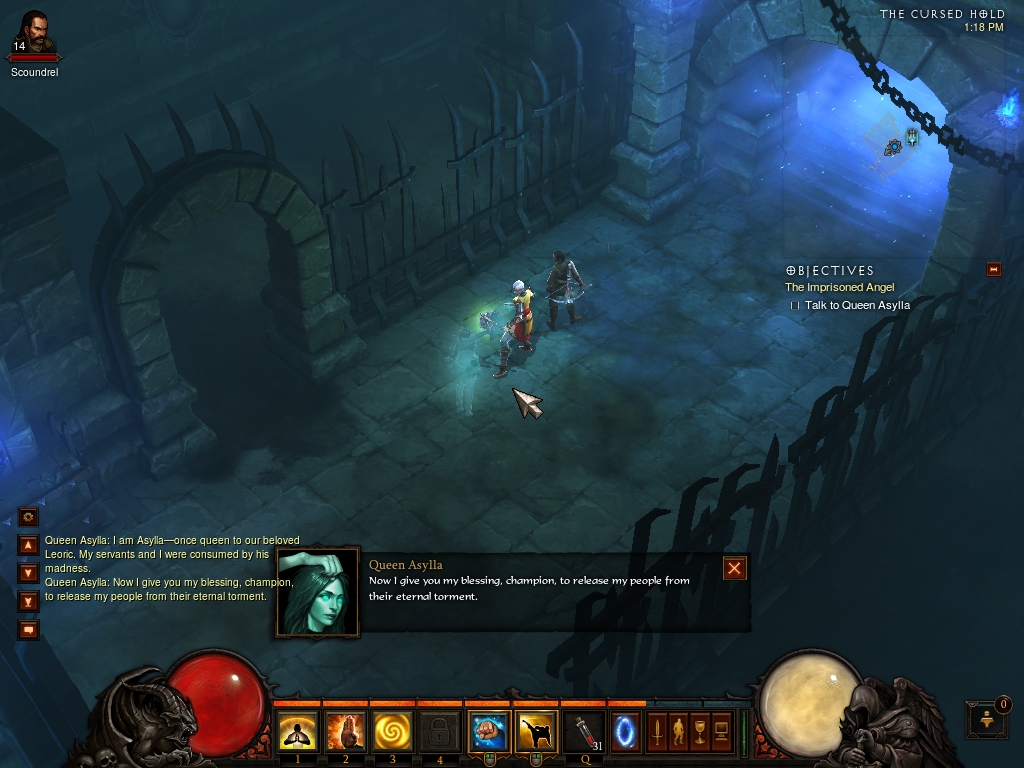Image resolution: width=1024 pixels, height=768 pixels.
Task: Select the kick silhouette secondary skill
Action: [x=537, y=732]
